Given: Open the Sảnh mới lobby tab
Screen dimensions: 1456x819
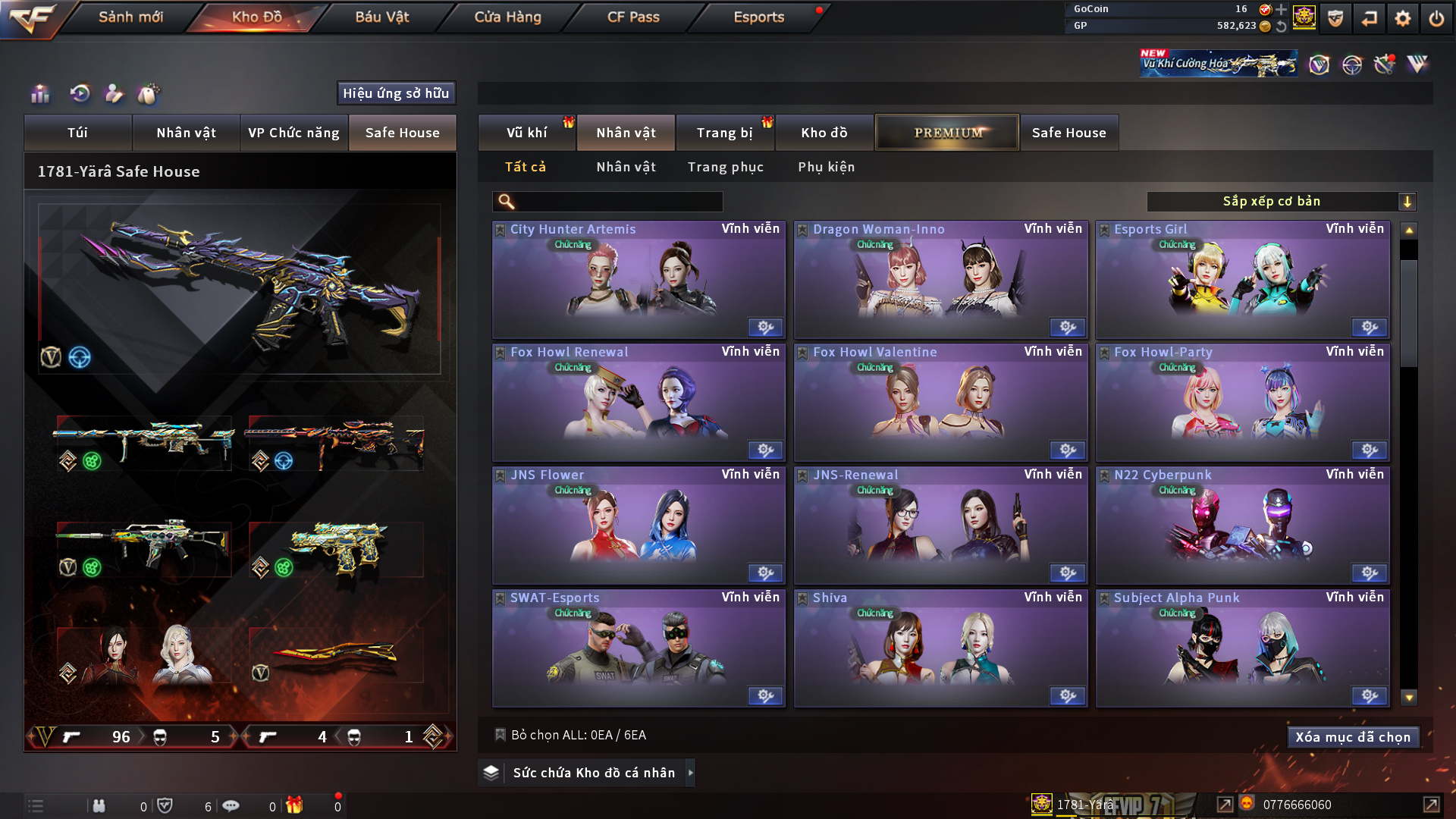Looking at the screenshot, I should 130,17.
